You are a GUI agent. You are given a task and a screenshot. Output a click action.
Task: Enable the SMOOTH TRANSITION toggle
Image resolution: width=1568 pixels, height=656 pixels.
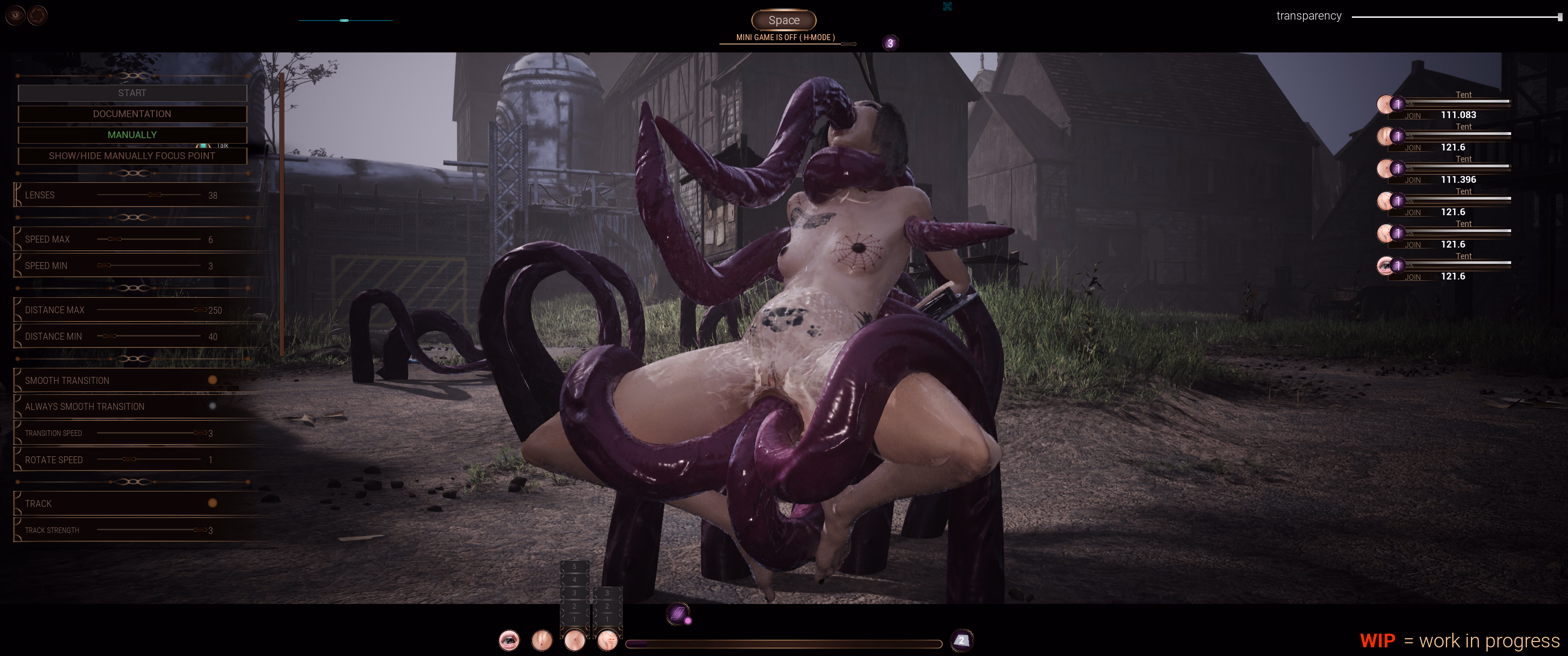point(212,380)
